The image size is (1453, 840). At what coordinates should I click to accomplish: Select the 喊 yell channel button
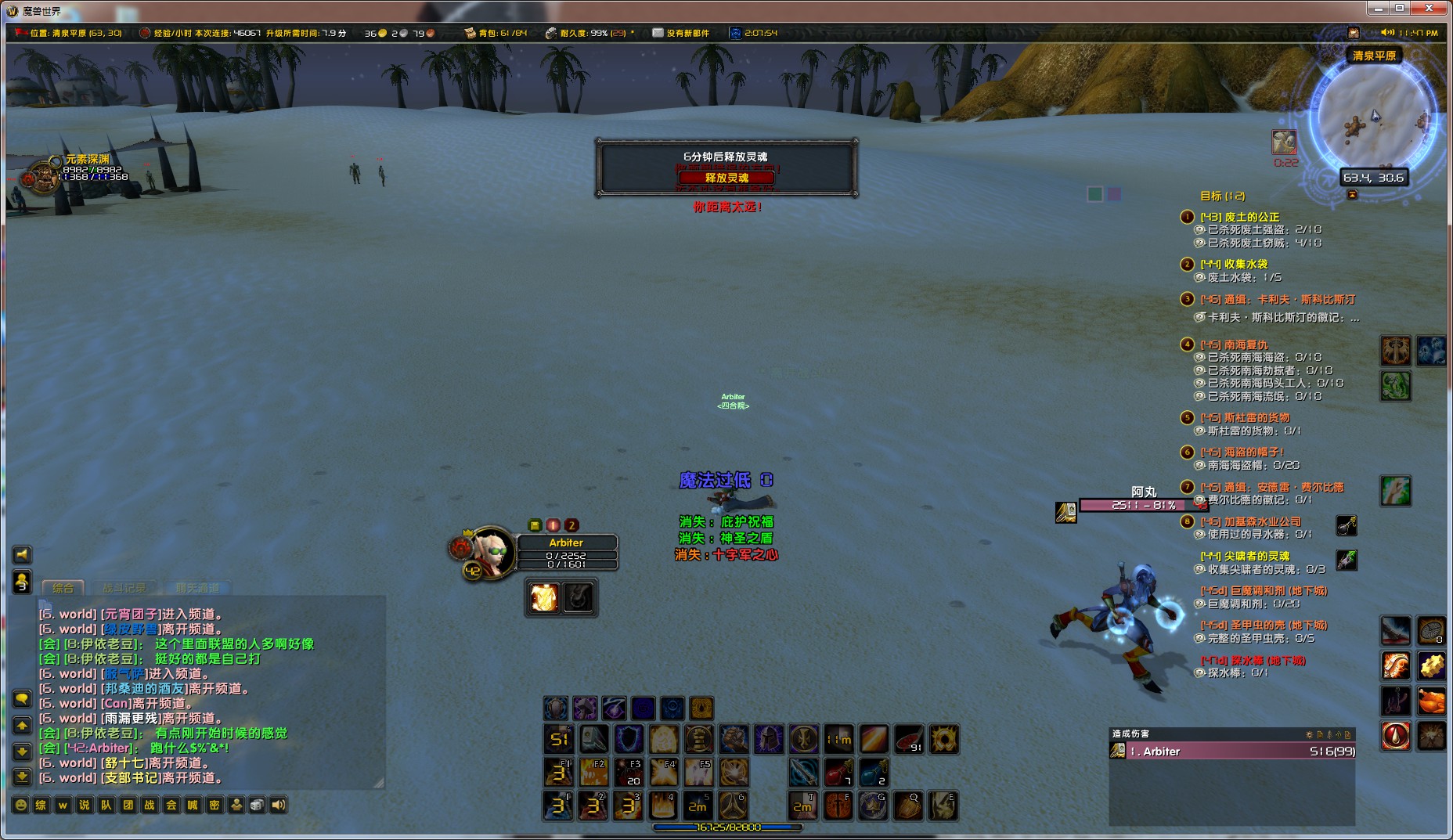tap(193, 805)
